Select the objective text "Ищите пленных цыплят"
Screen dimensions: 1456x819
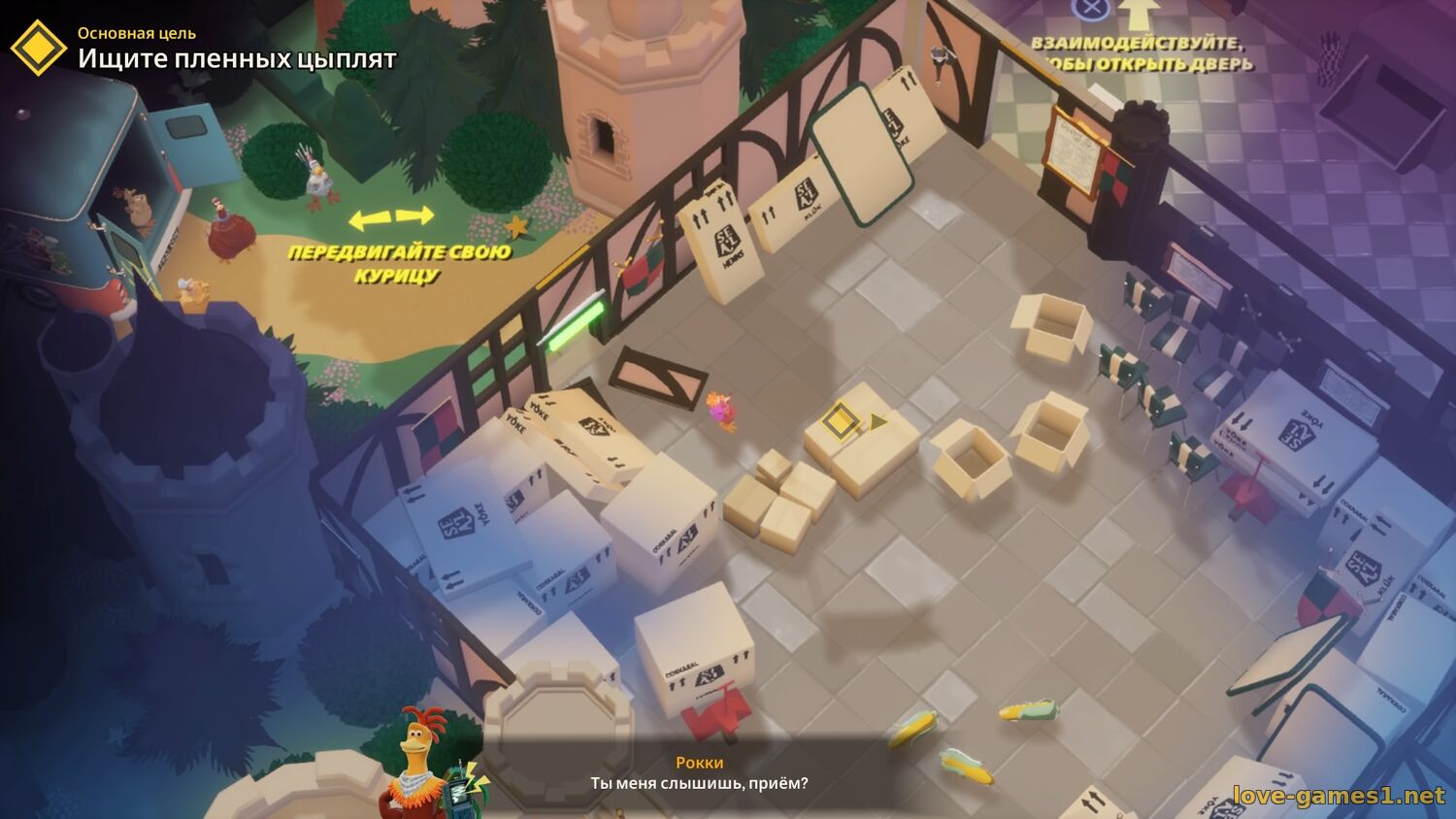(237, 59)
